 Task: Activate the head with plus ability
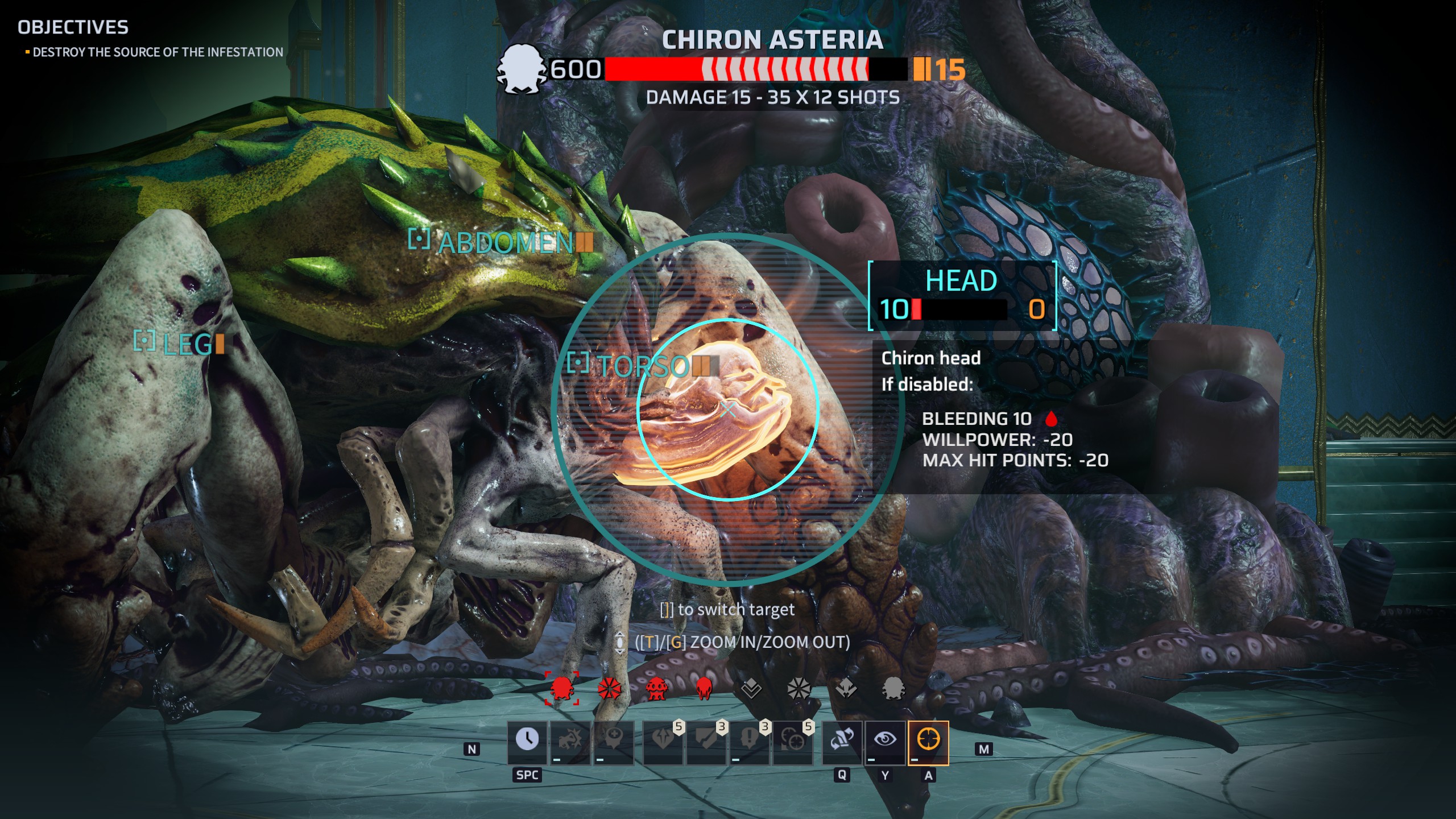(x=614, y=740)
